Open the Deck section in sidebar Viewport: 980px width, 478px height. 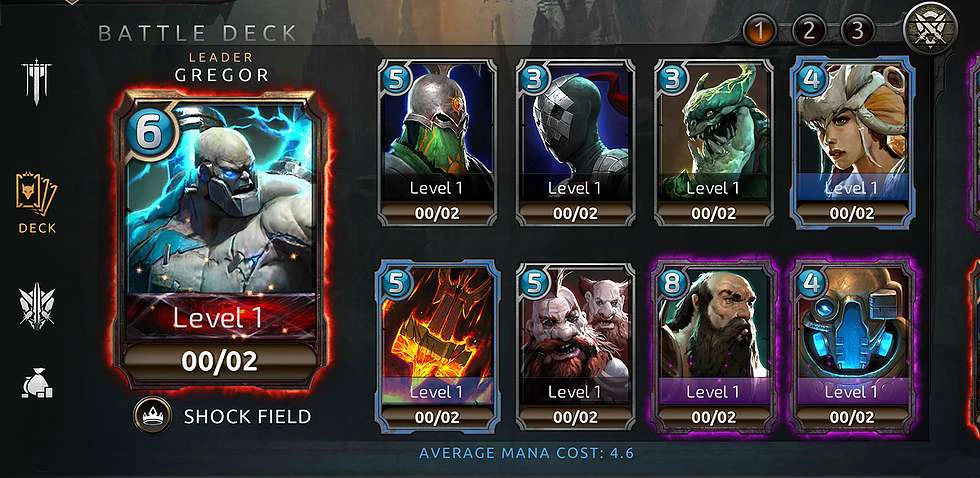(x=37, y=201)
